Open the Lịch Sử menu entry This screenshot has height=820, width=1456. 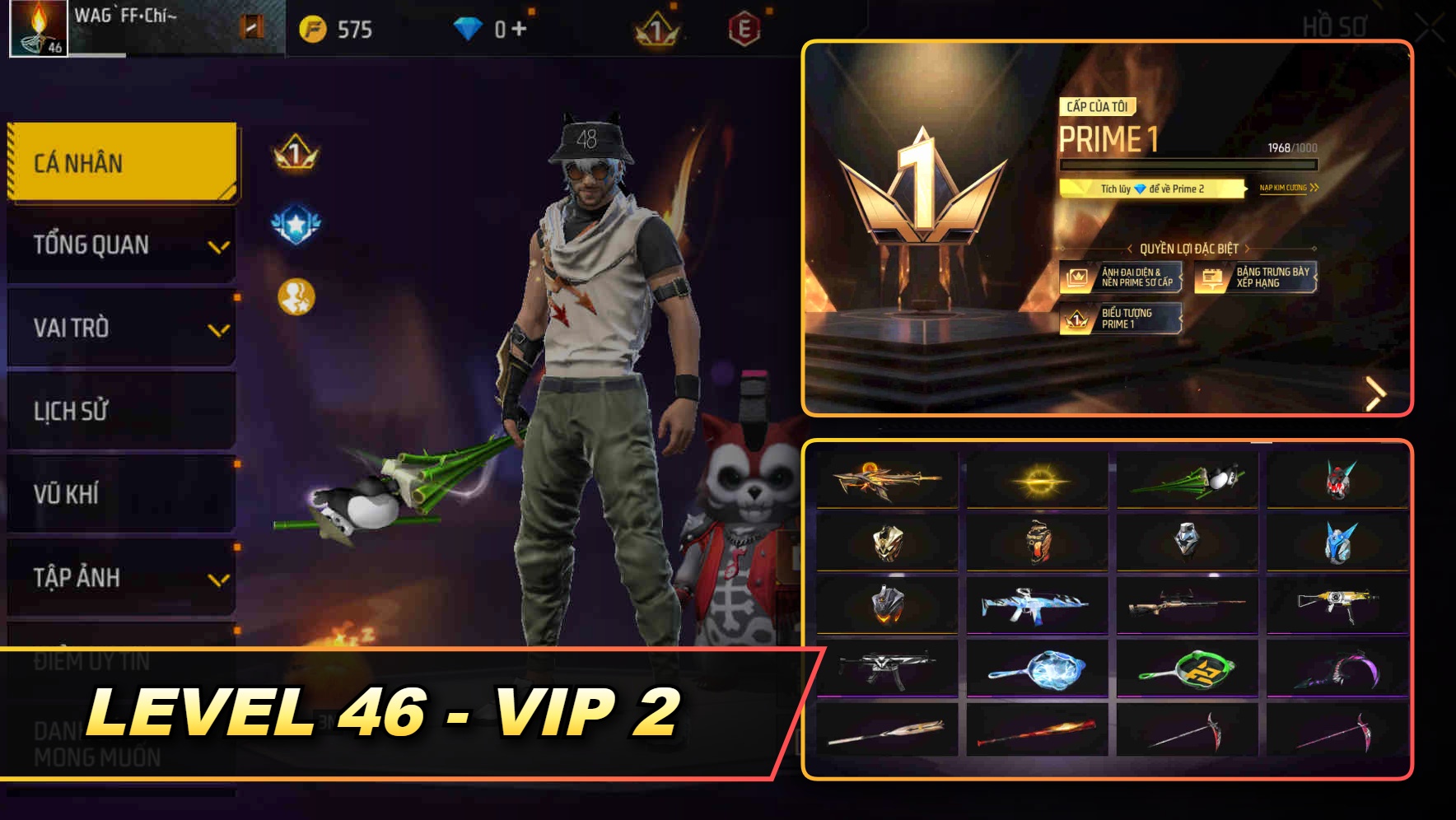tap(120, 411)
